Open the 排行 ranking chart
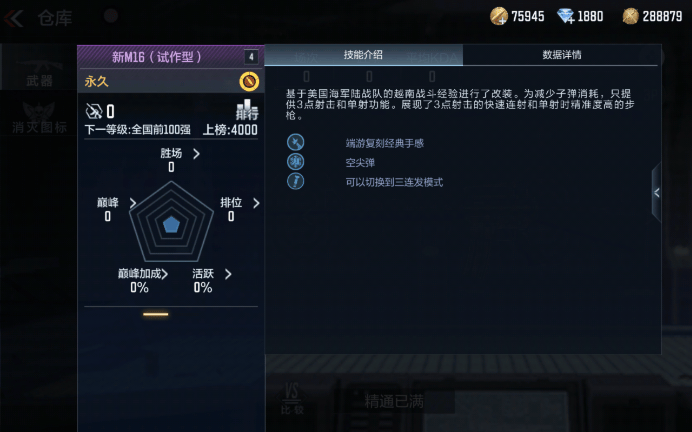The width and height of the screenshot is (692, 432). click(x=246, y=111)
